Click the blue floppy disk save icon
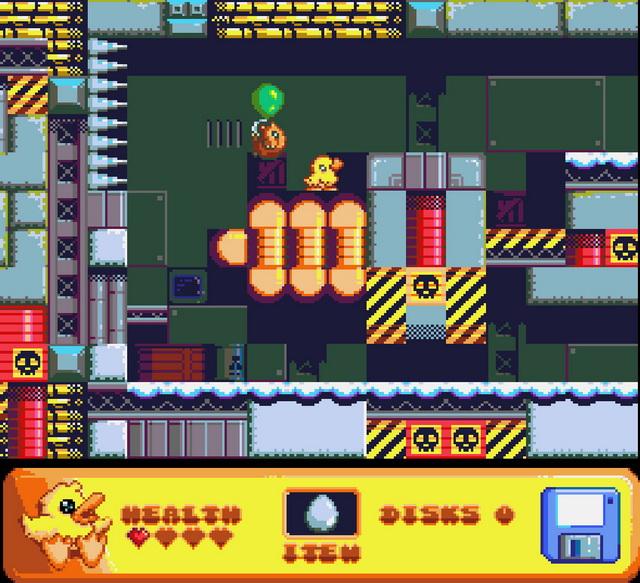Image resolution: width=640 pixels, height=583 pixels. pyautogui.click(x=580, y=524)
